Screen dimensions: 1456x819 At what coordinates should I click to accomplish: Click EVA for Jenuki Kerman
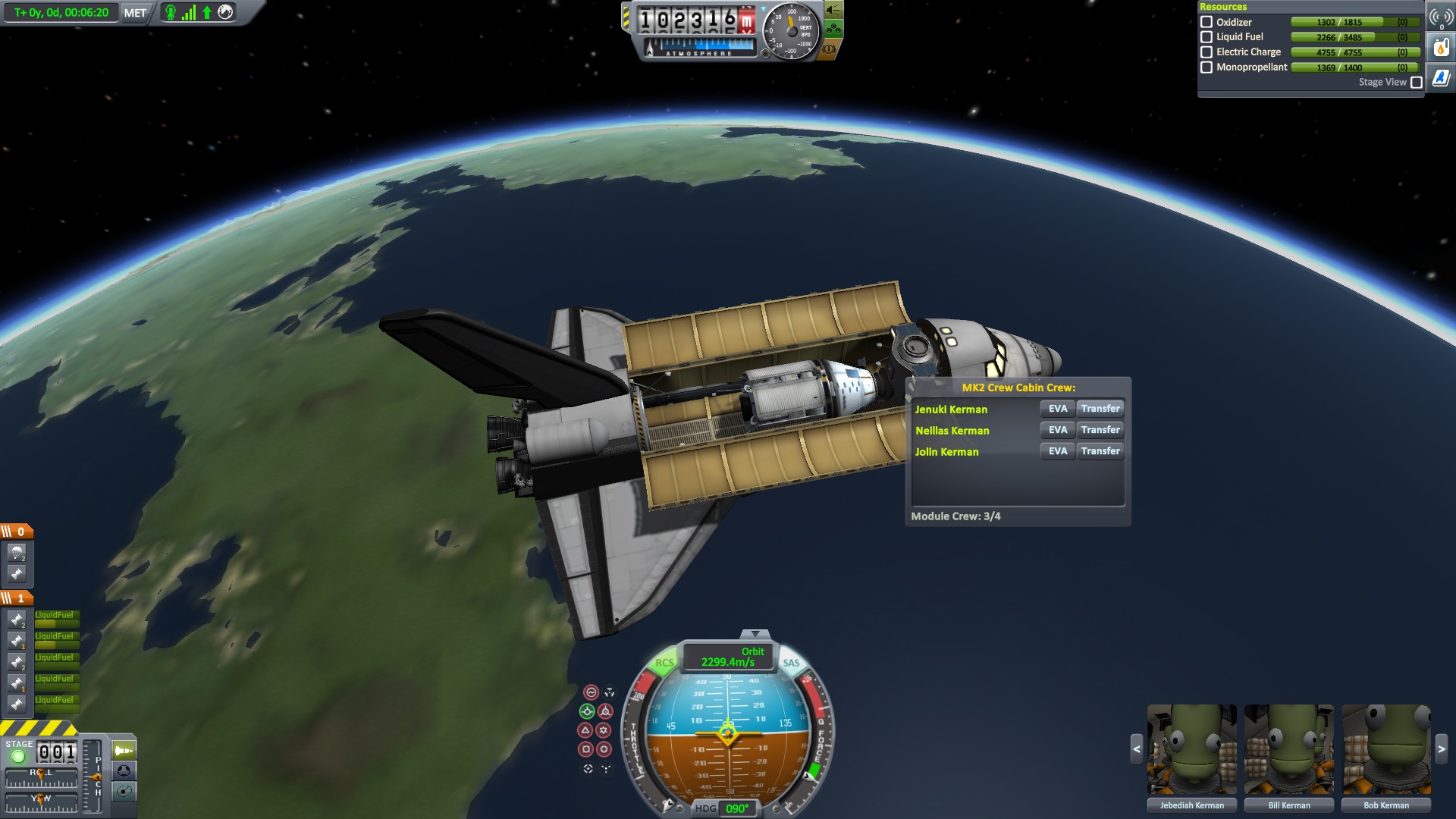point(1057,409)
